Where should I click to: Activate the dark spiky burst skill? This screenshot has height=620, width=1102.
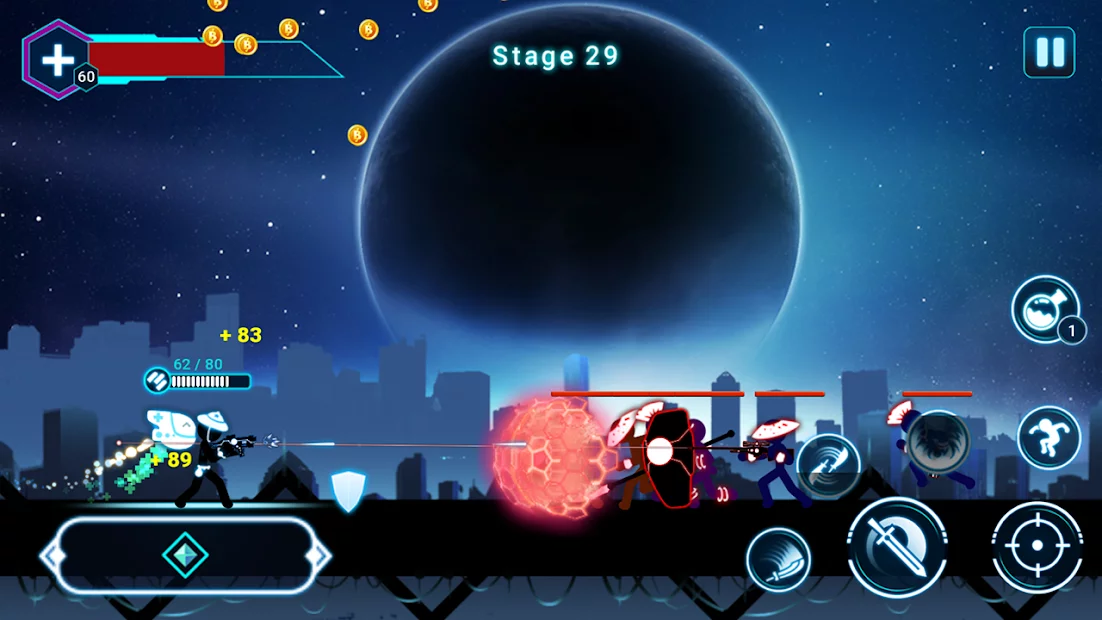[x=938, y=440]
